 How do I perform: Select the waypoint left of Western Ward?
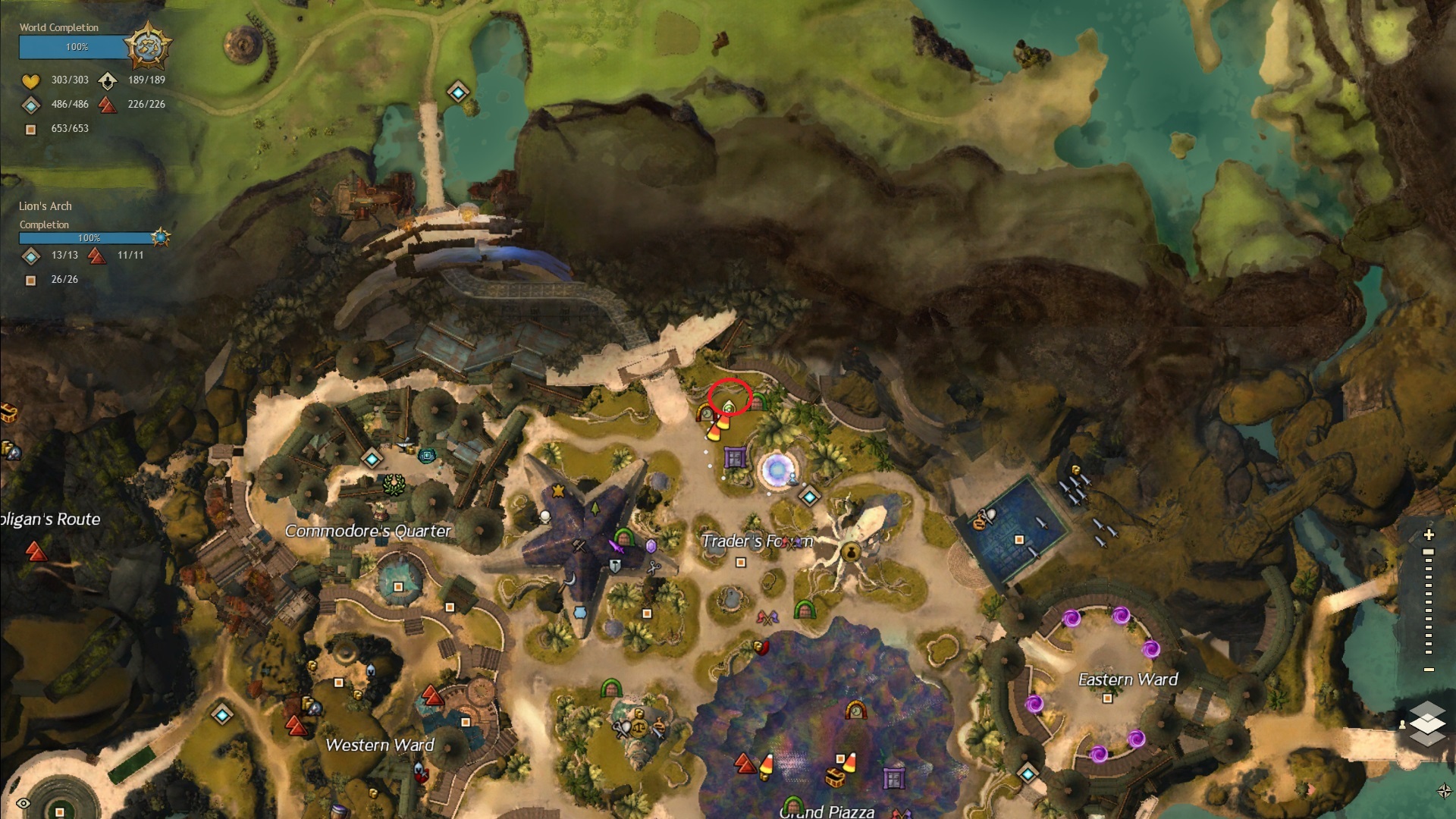(222, 714)
